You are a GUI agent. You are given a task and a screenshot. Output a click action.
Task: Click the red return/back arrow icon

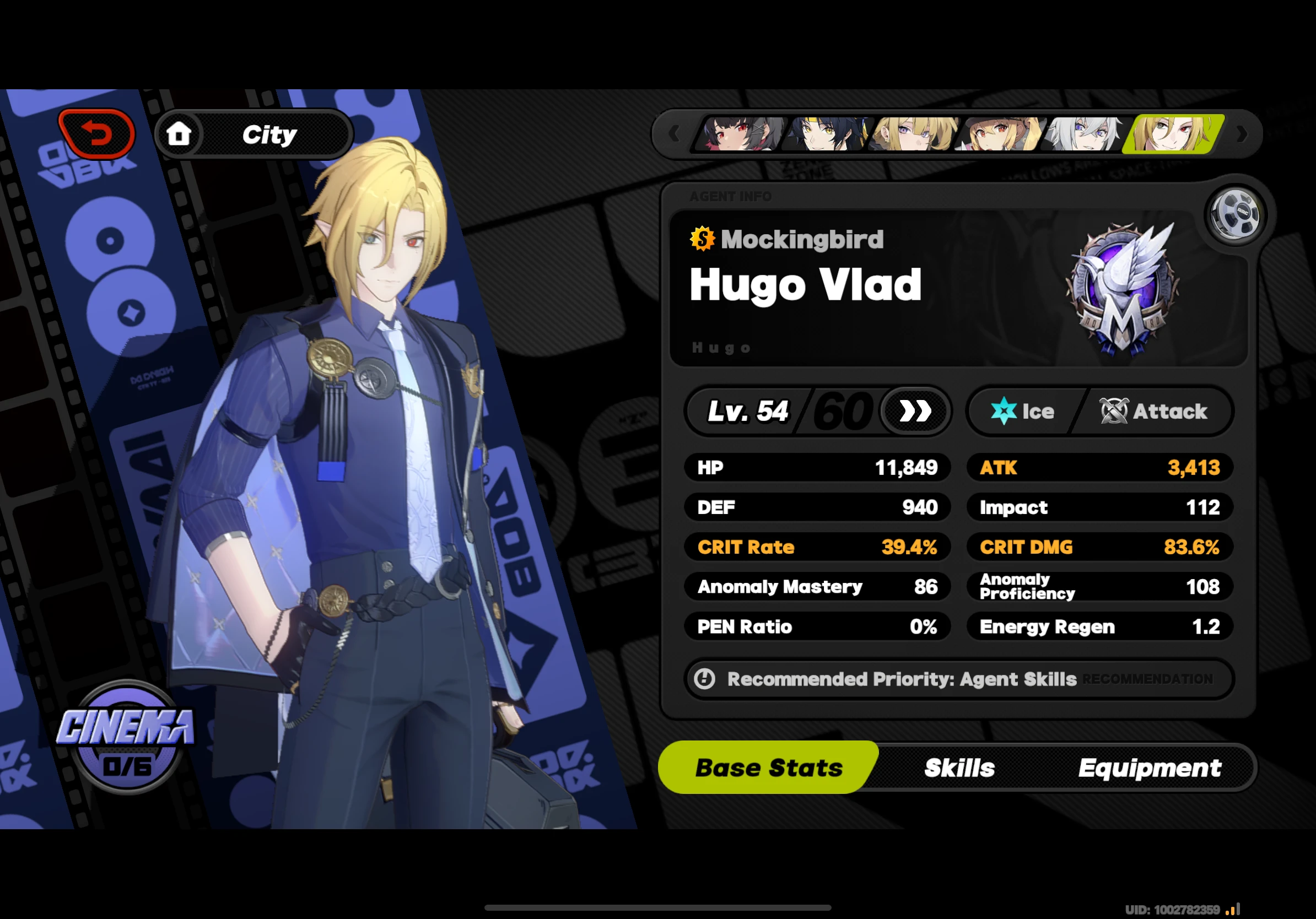(98, 133)
